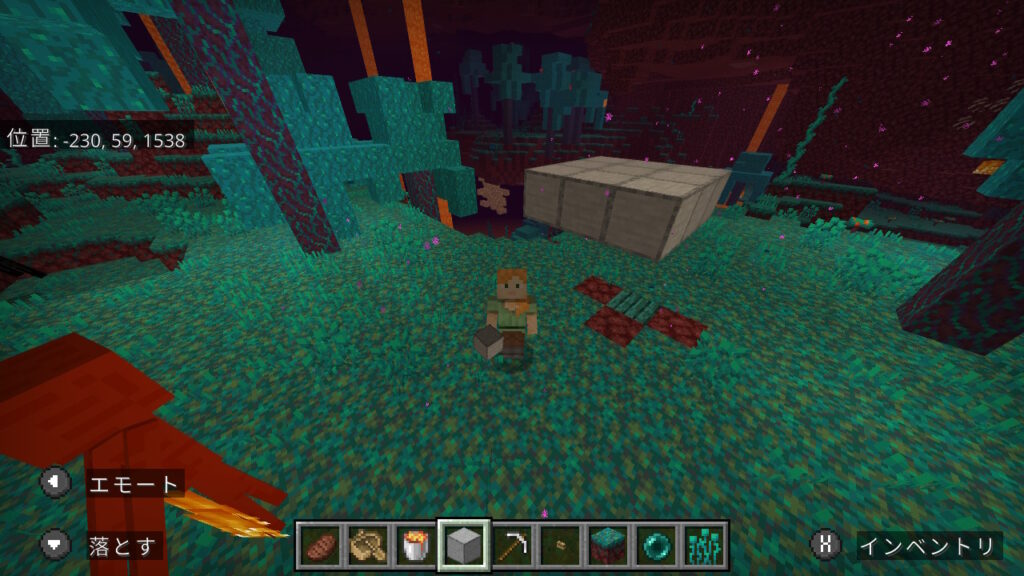
Task: Choose the lava bucket slot
Action: click(x=416, y=546)
